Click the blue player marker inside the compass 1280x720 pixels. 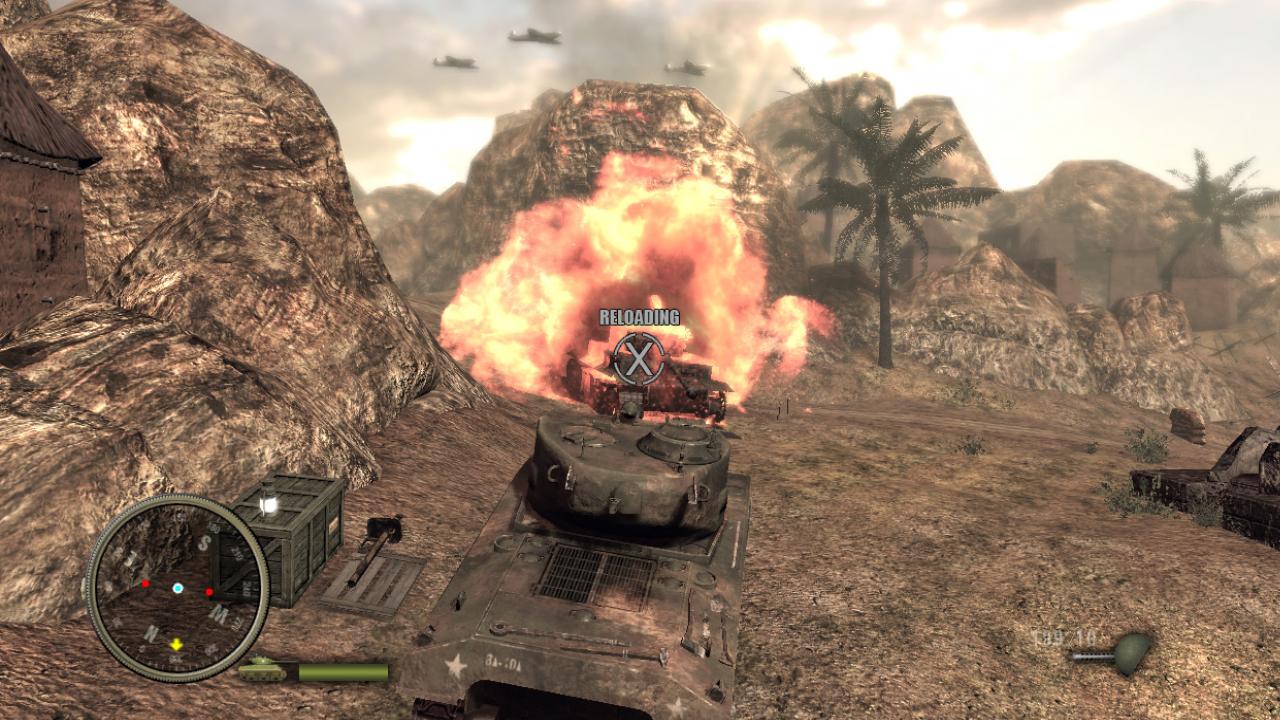[x=177, y=587]
